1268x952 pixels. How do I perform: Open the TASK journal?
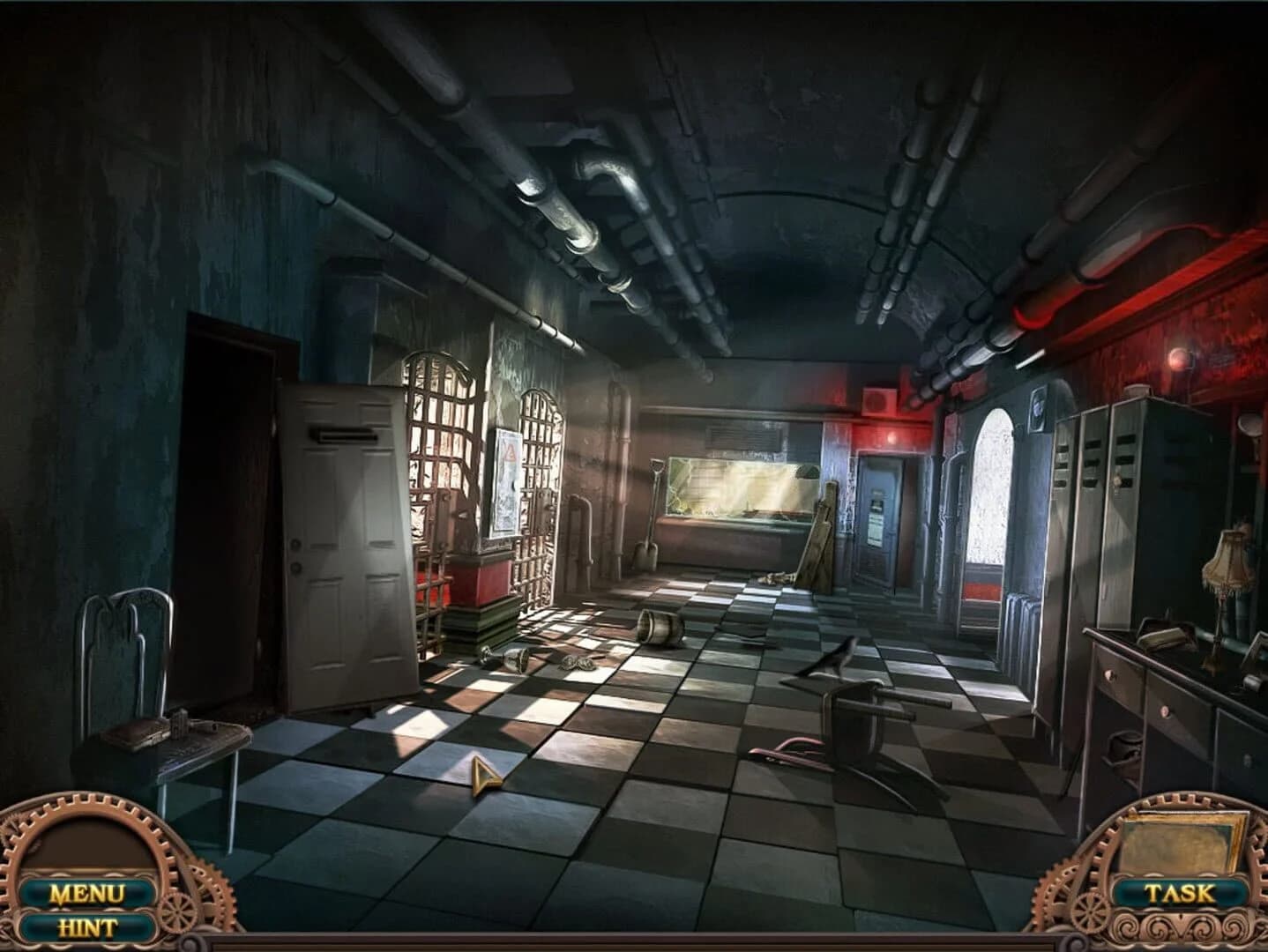tap(1180, 891)
